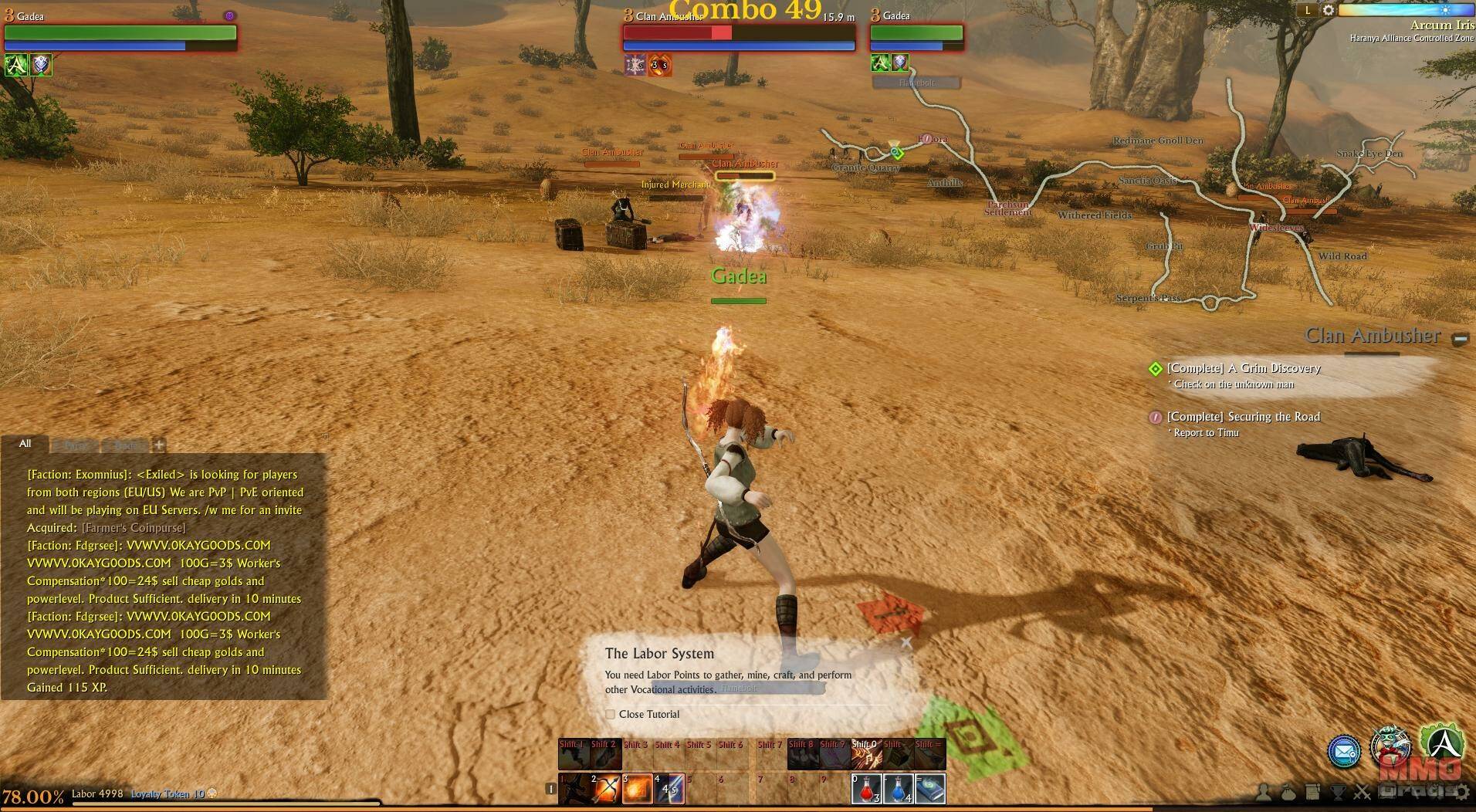Image resolution: width=1476 pixels, height=812 pixels.
Task: Activate the musical notes skill on Shift 0
Action: (866, 754)
